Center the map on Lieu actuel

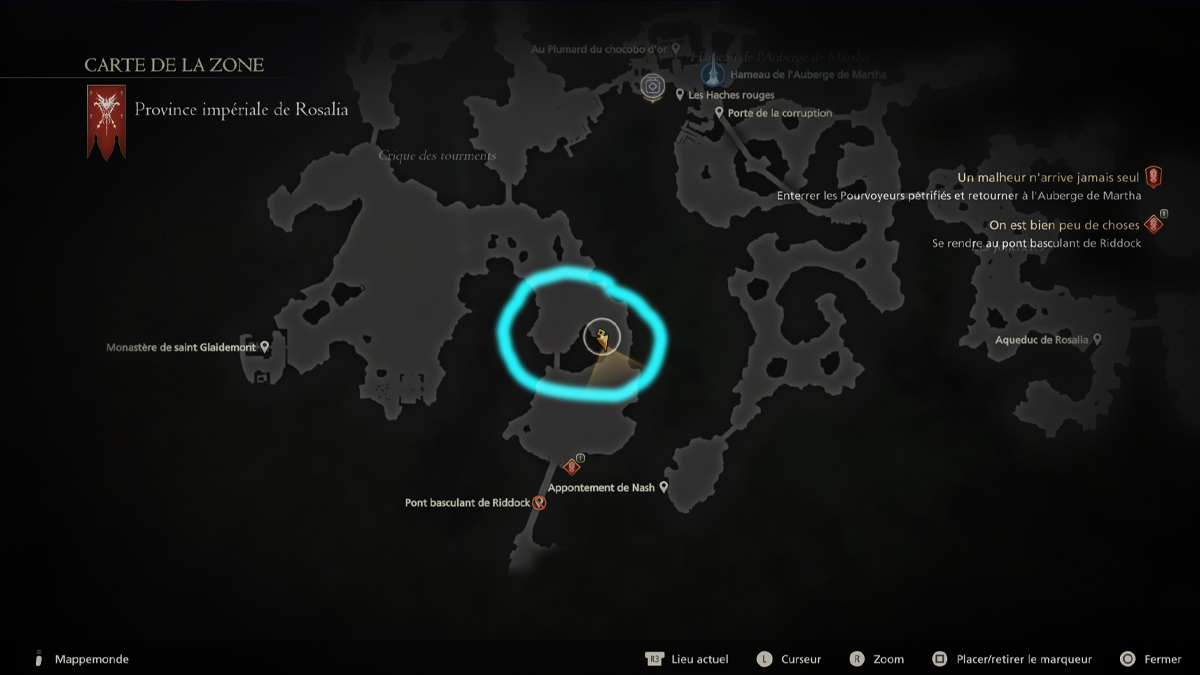[699, 659]
